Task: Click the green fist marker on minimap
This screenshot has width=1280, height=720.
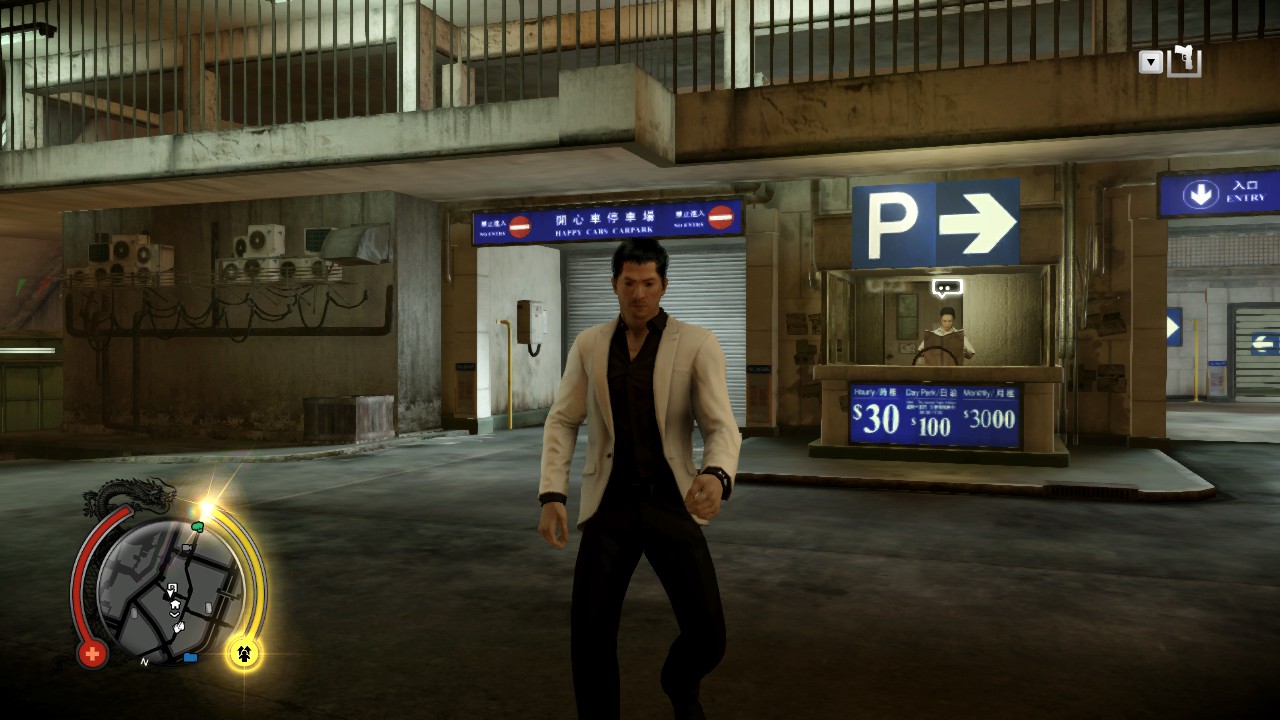Action: pos(197,525)
